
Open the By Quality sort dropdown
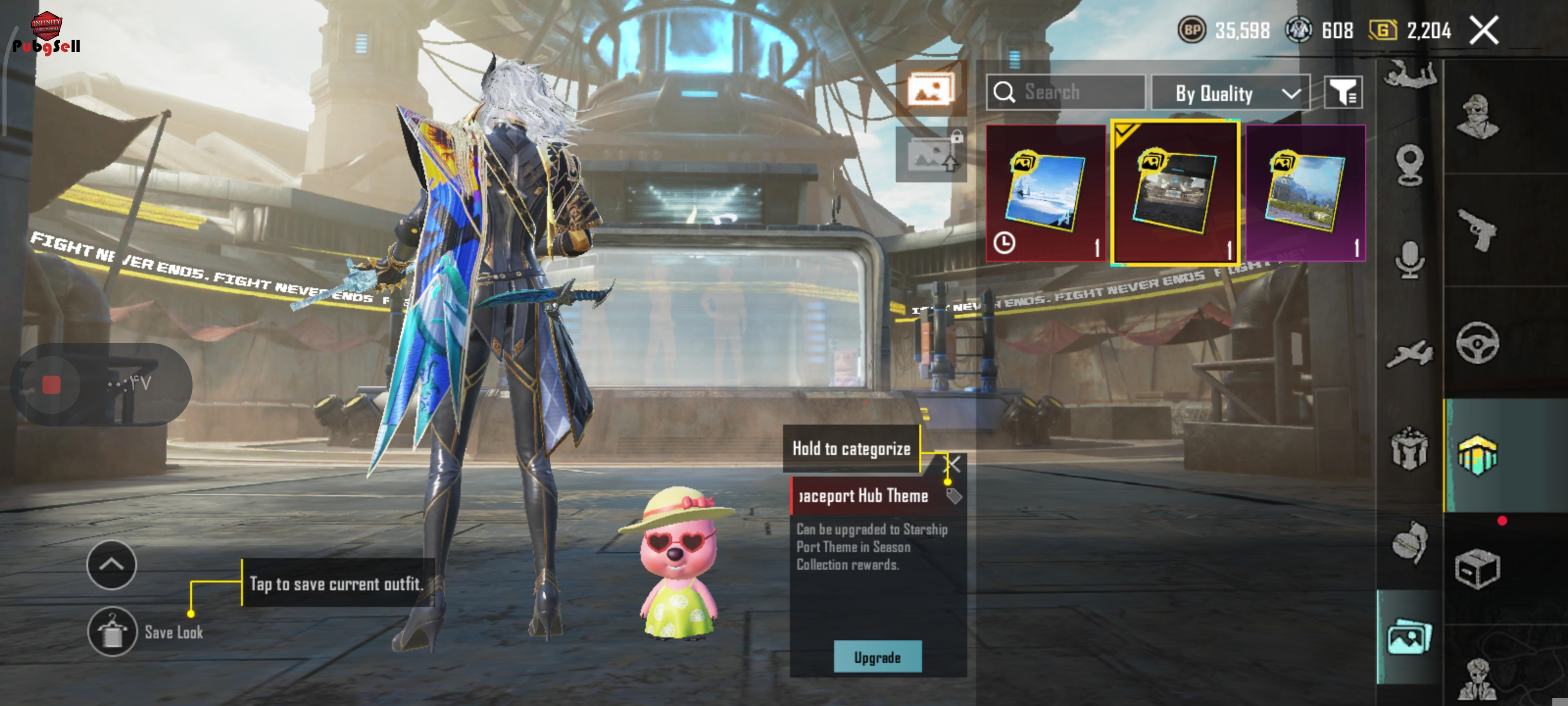[x=1229, y=93]
